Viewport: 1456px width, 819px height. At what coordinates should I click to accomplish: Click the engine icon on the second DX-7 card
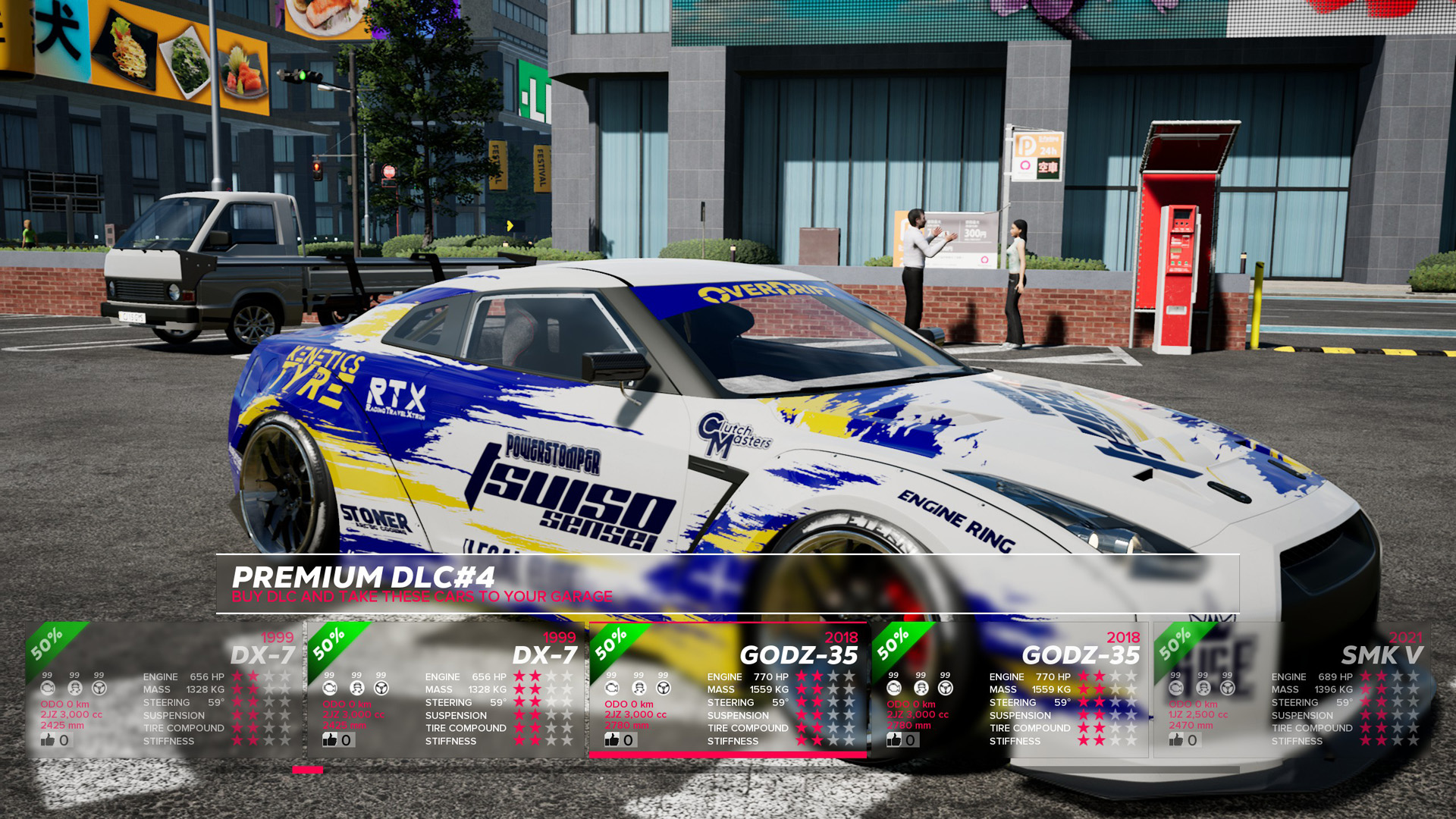pyautogui.click(x=329, y=688)
